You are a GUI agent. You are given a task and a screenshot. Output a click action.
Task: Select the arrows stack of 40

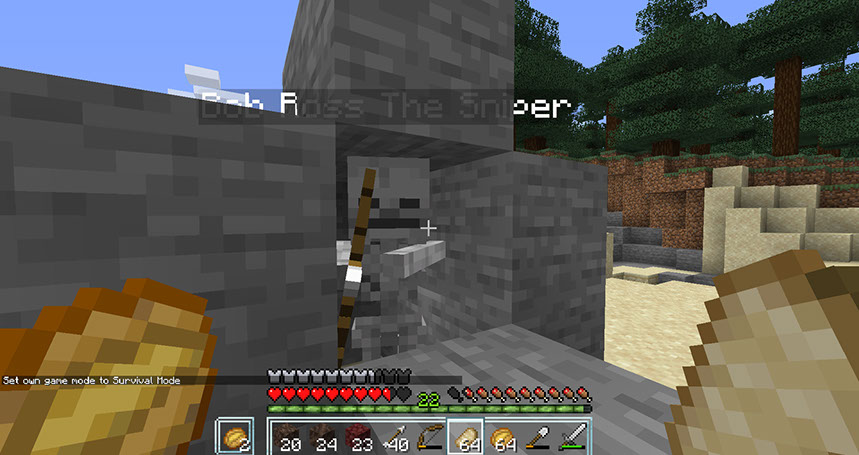tap(395, 438)
